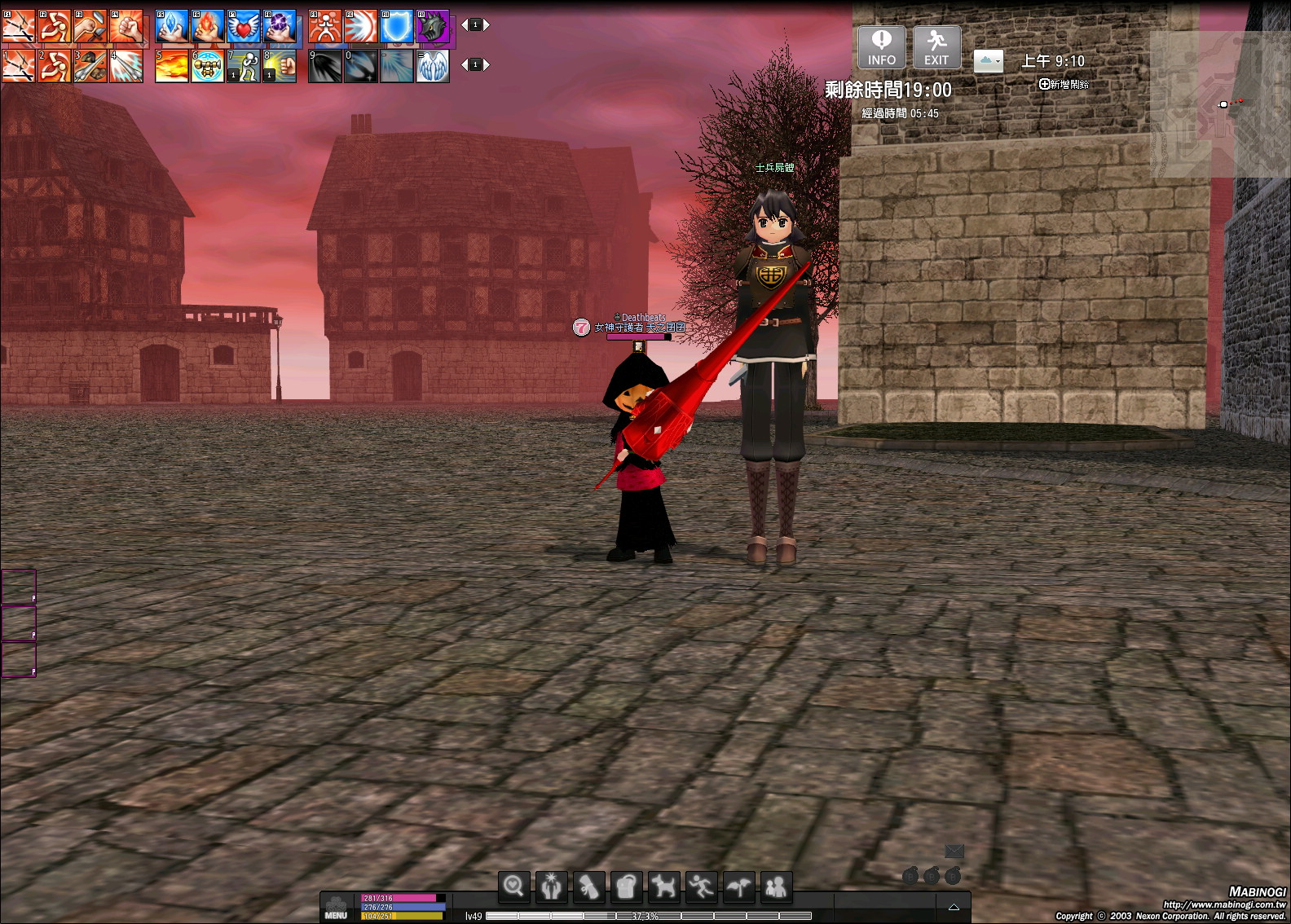Viewport: 1291px width, 924px height.
Task: Open the magnifier heart search icon
Action: click(x=514, y=886)
